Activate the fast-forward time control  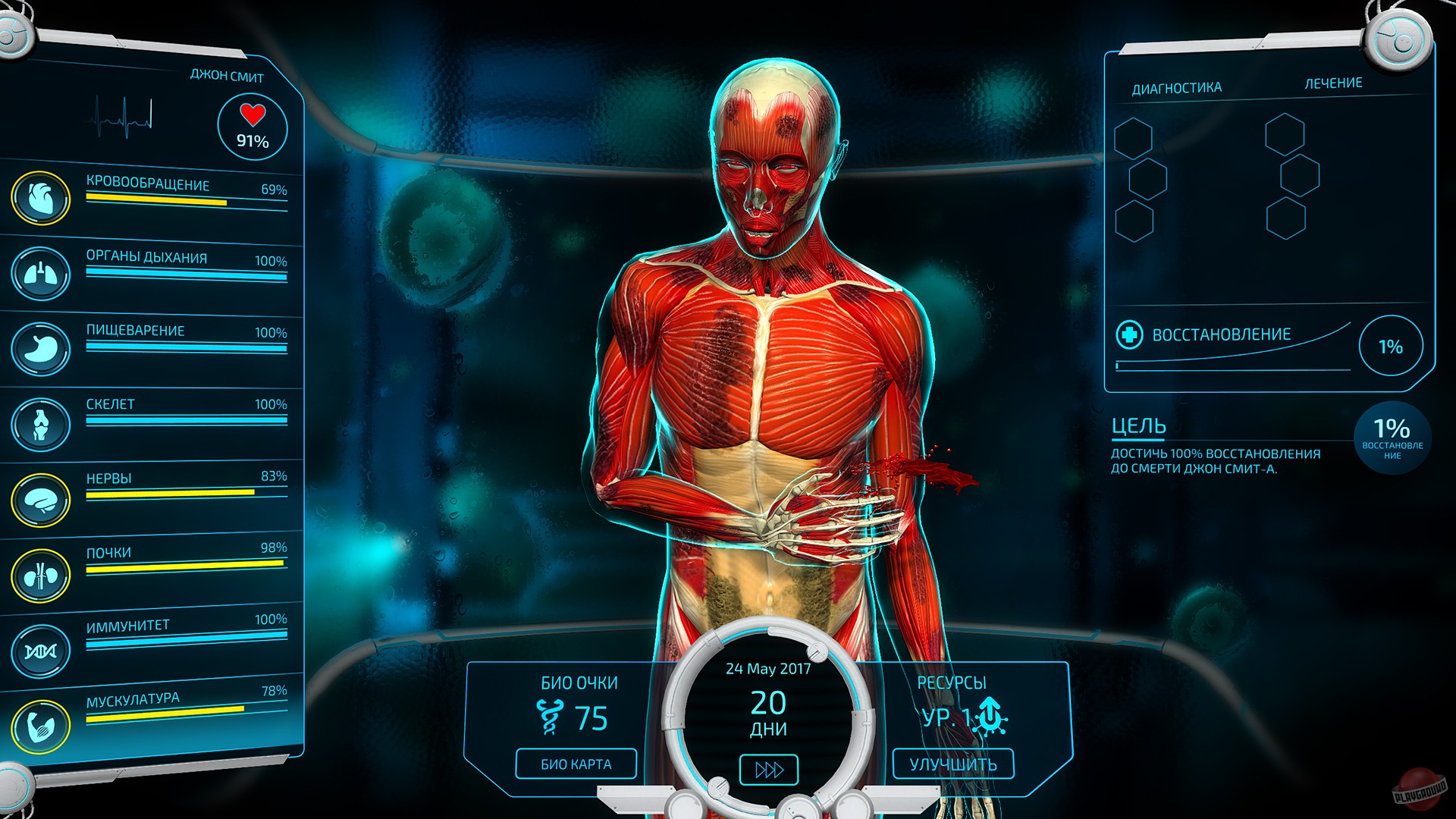[x=767, y=768]
